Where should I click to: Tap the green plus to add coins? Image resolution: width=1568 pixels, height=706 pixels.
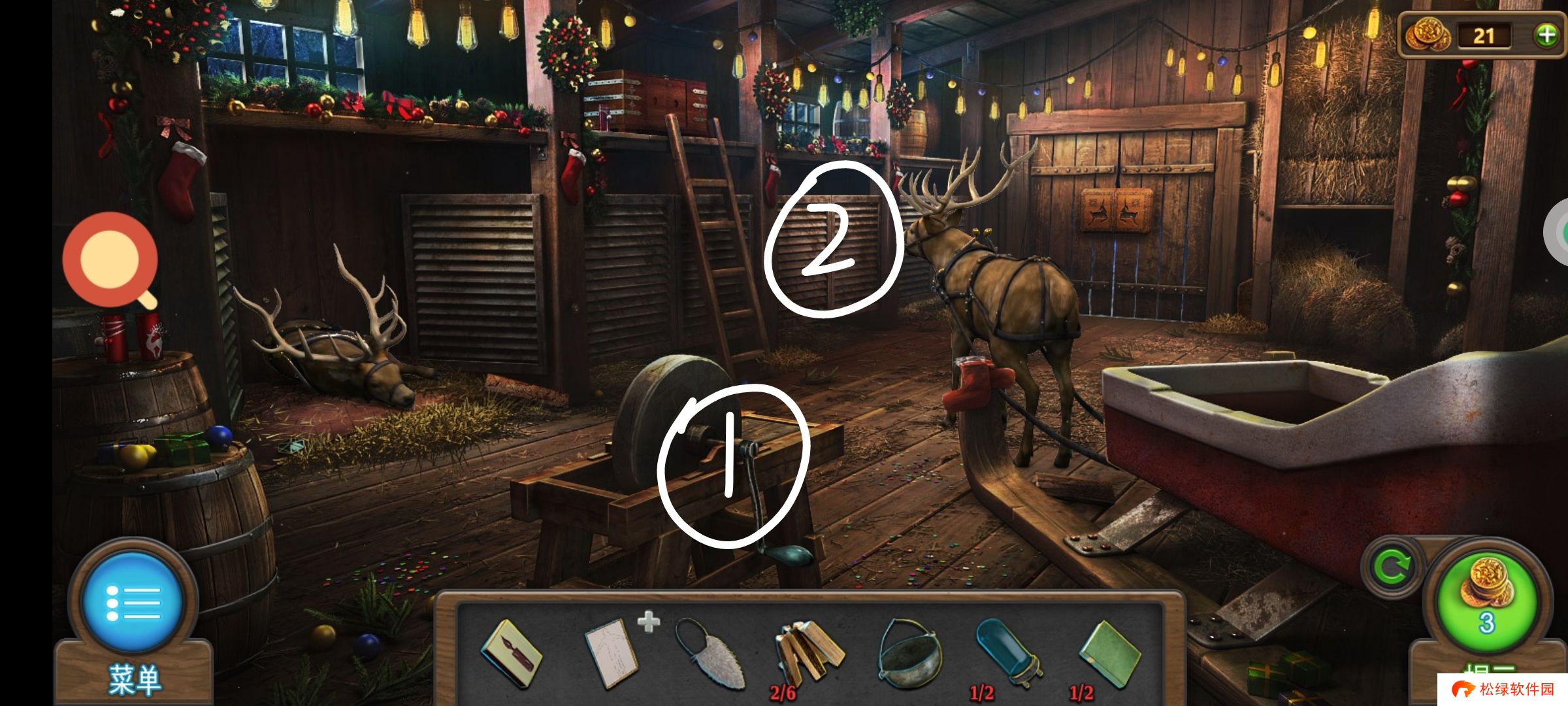[1546, 35]
